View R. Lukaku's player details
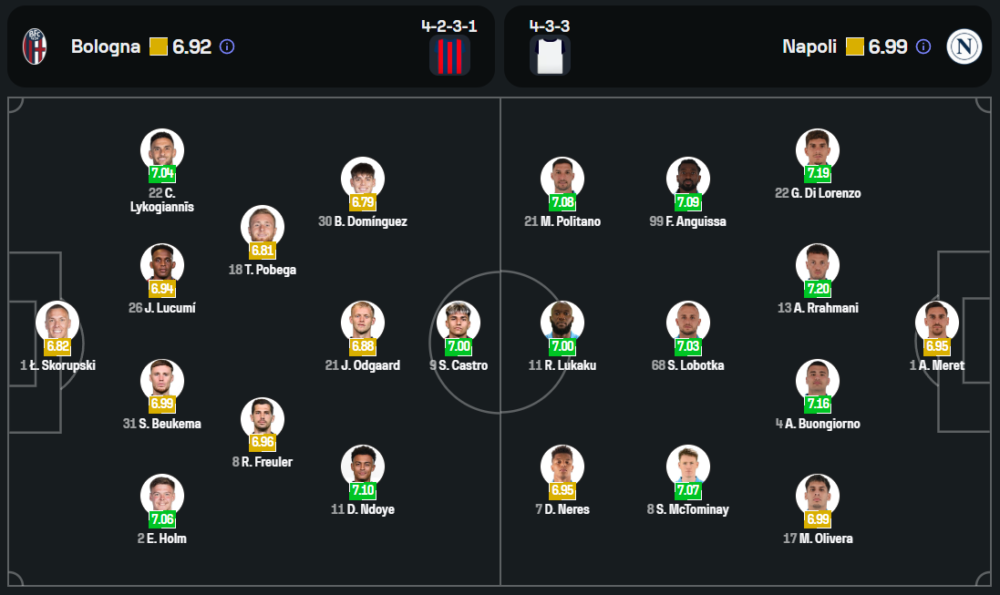The height and width of the screenshot is (595, 1000). [x=562, y=323]
